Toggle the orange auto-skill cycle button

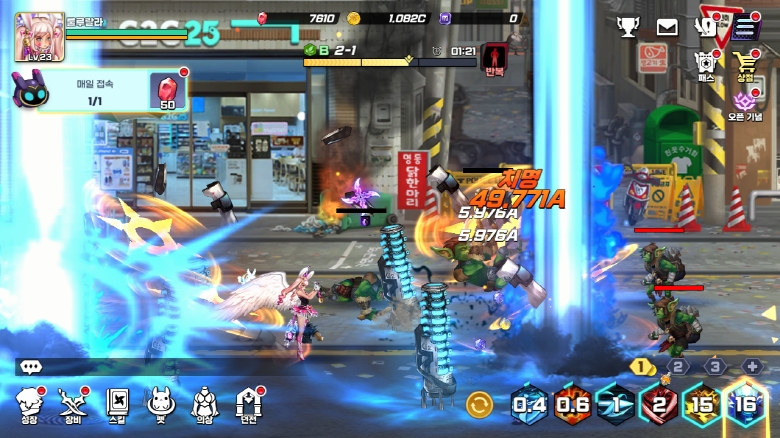click(x=480, y=405)
